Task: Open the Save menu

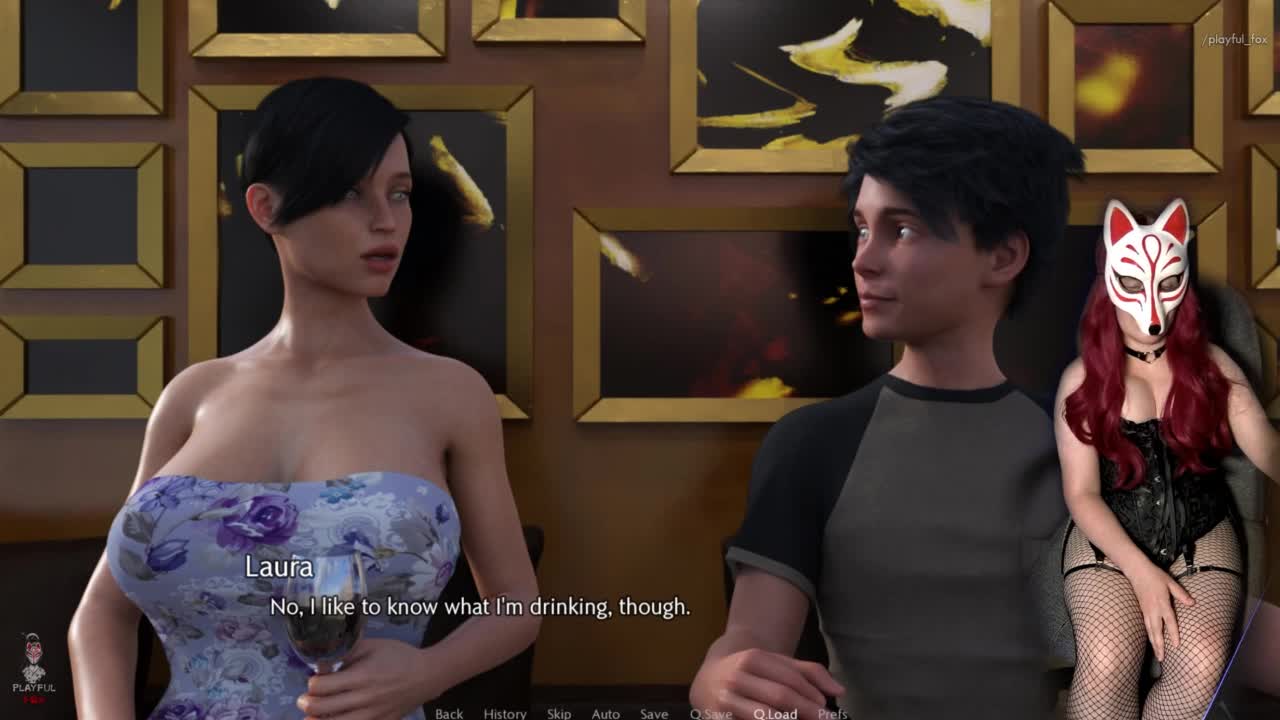Action: pyautogui.click(x=654, y=713)
